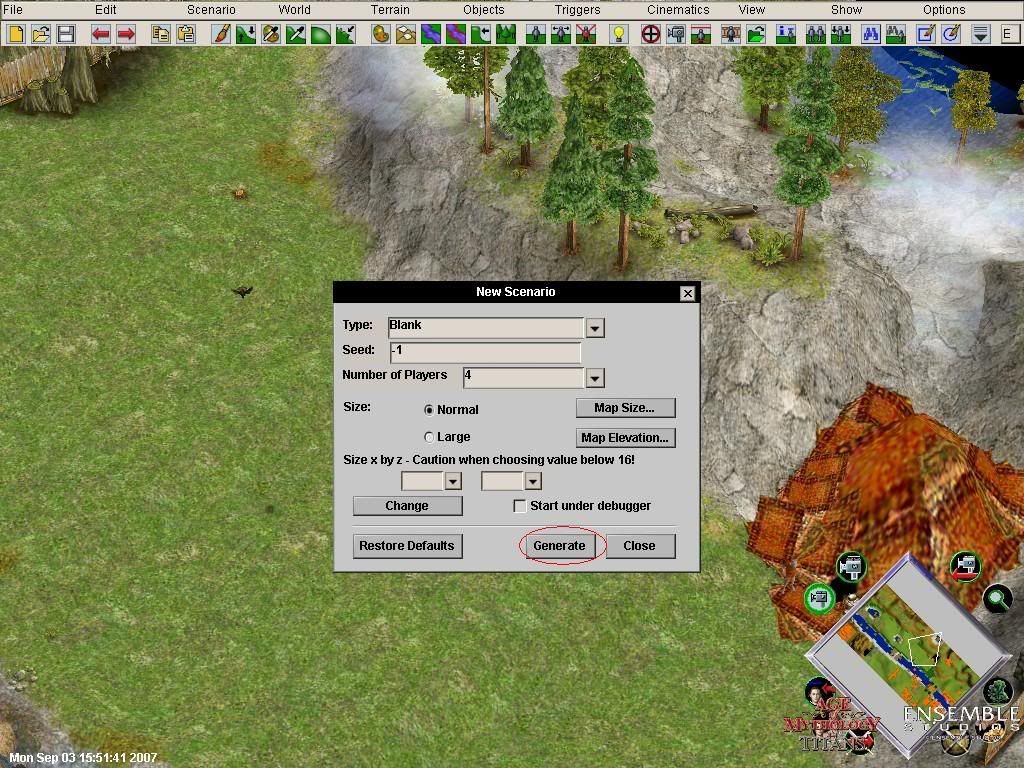
Task: Open the Map Size options
Action: coord(625,408)
